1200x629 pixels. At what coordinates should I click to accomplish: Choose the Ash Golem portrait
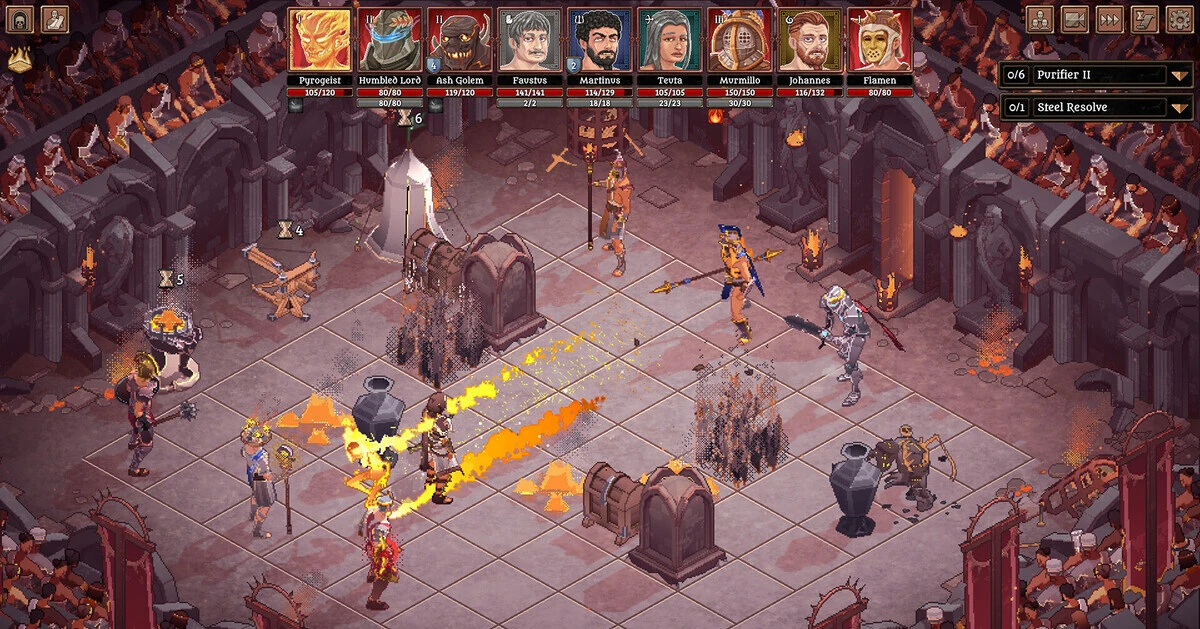[x=460, y=40]
